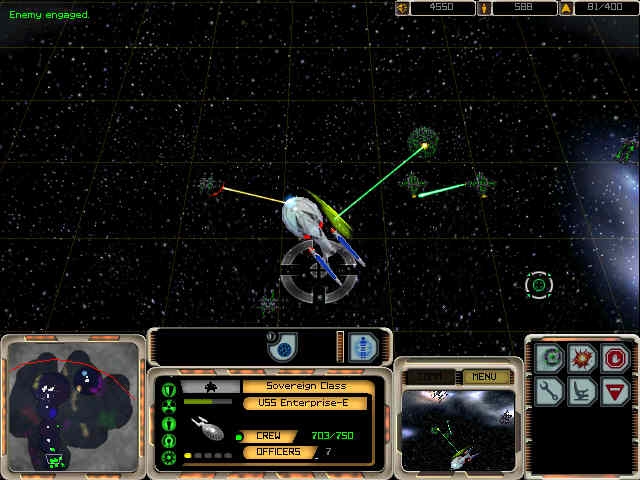640x480 pixels.
Task: Select the chair icon command
Action: coord(582,390)
